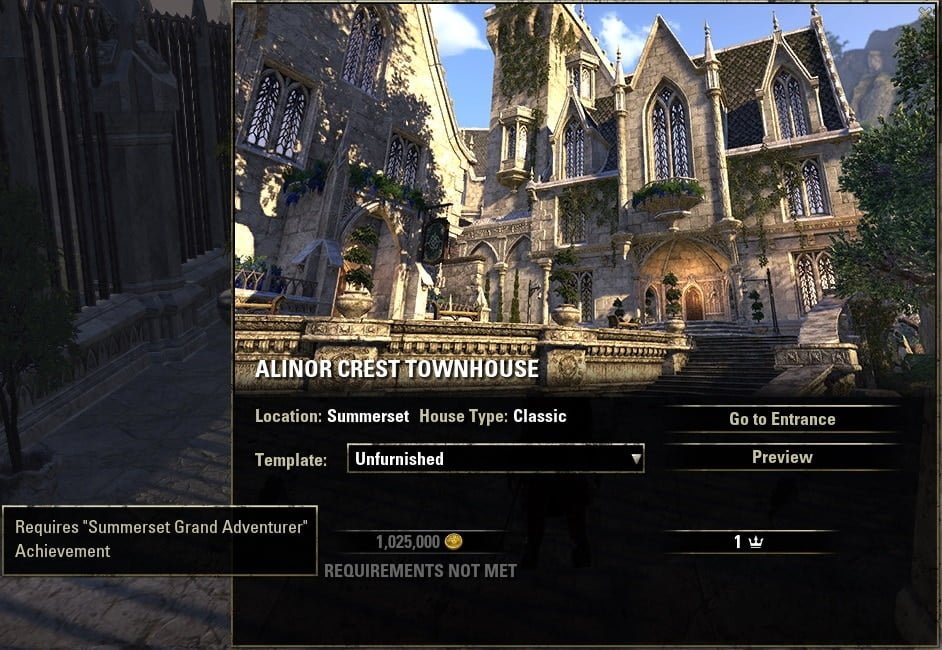Purchase the house with 1 crown
The image size is (942, 650).
[749, 542]
